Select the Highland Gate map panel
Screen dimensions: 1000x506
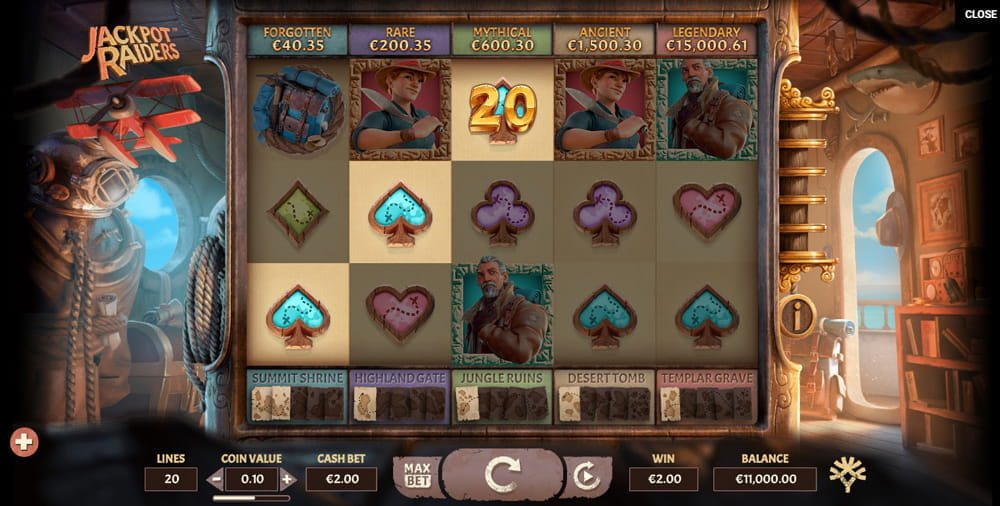click(x=399, y=396)
